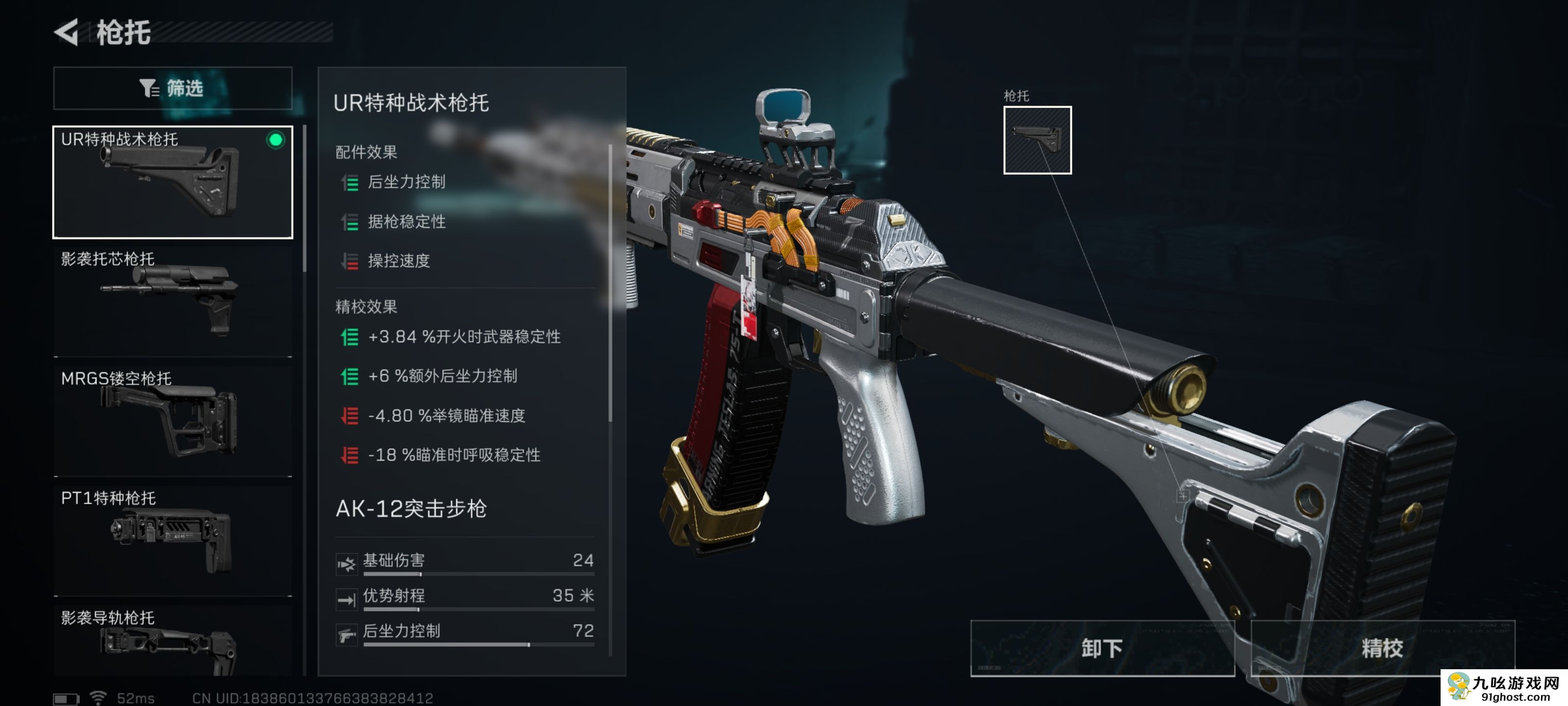
Task: Select the 影袭托芯枪托 stock option
Action: coord(172,299)
